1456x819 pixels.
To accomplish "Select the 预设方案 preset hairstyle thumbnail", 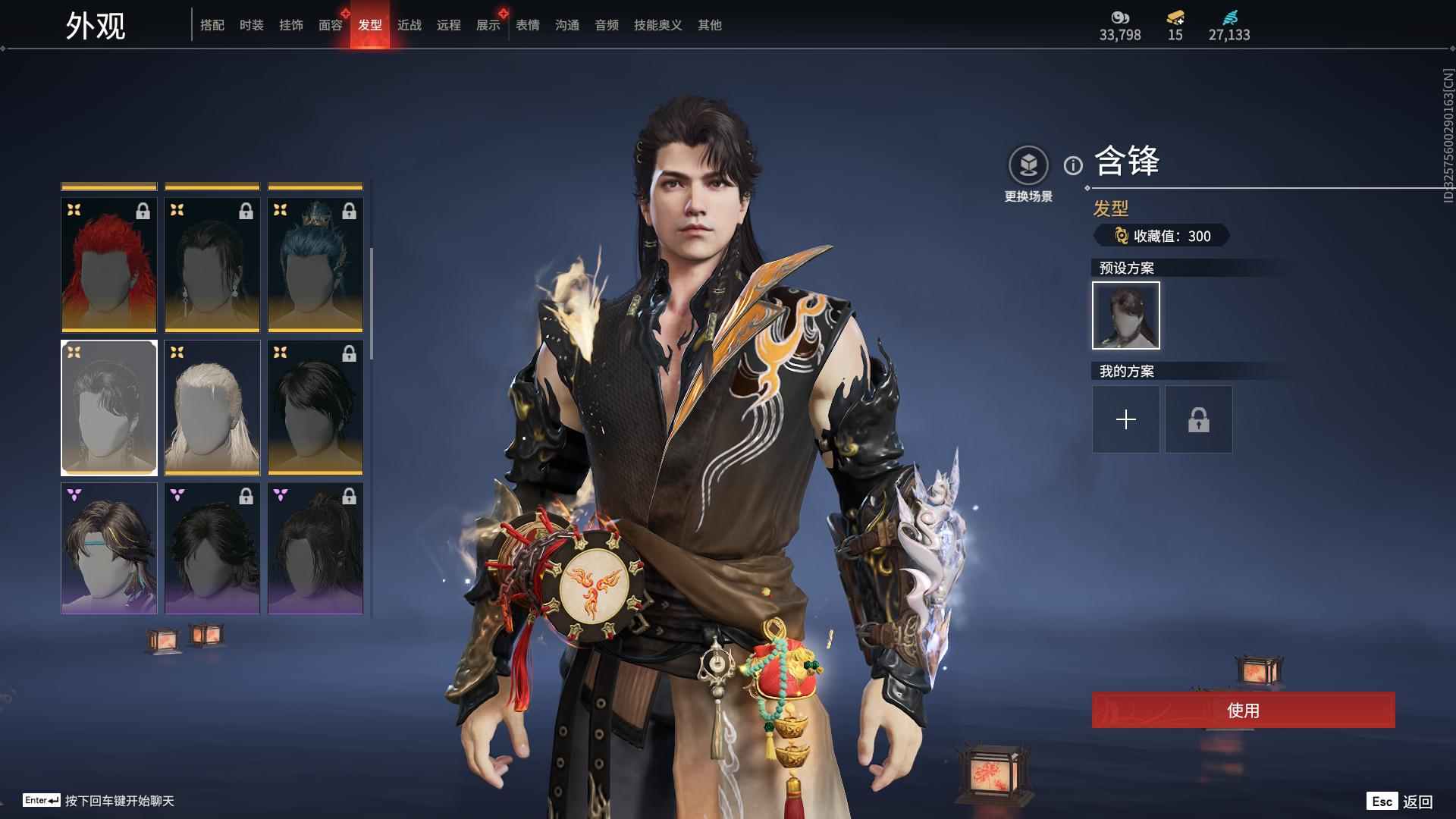I will pos(1126,315).
